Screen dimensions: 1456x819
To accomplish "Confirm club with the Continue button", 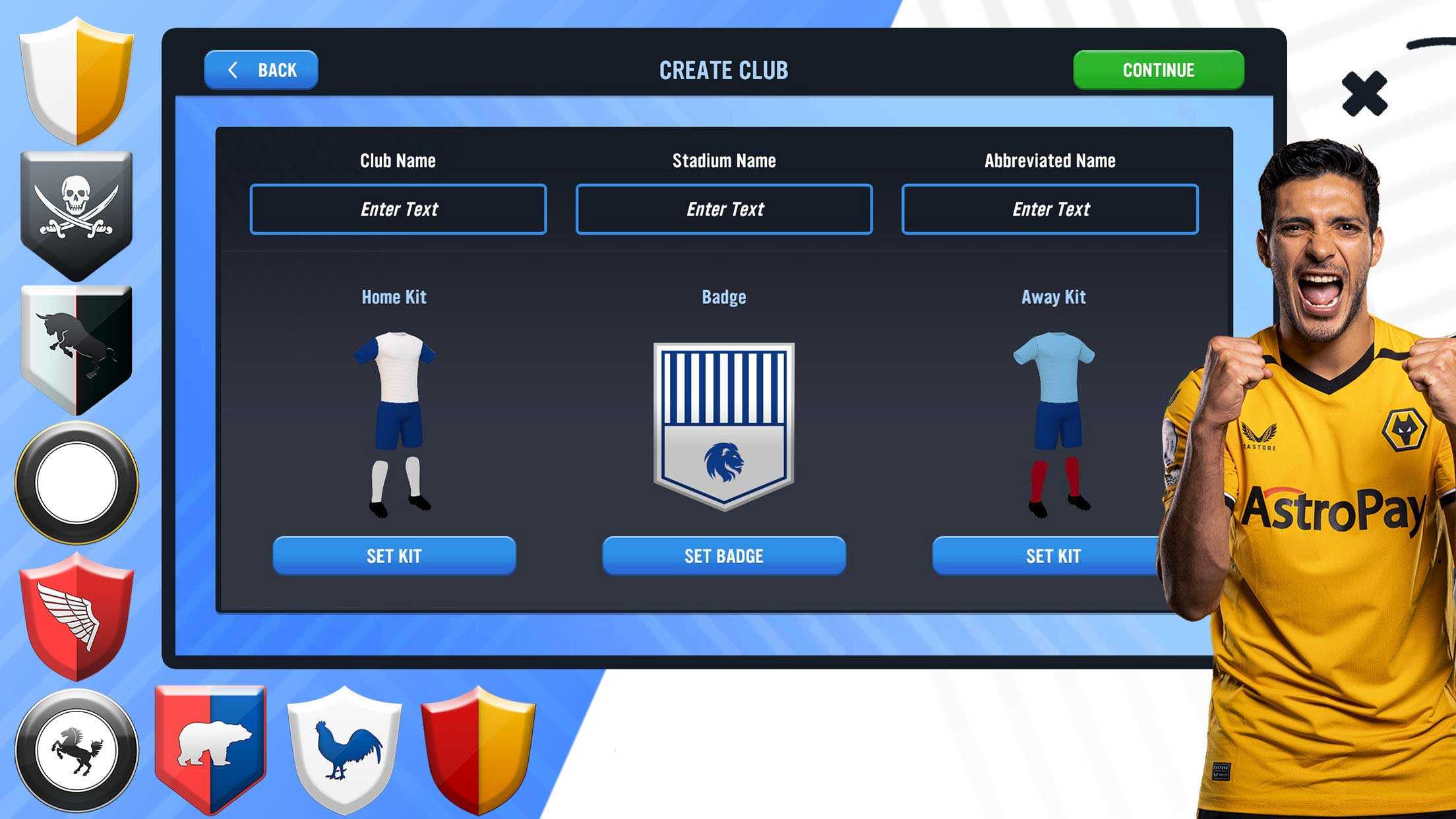I will 1158,70.
